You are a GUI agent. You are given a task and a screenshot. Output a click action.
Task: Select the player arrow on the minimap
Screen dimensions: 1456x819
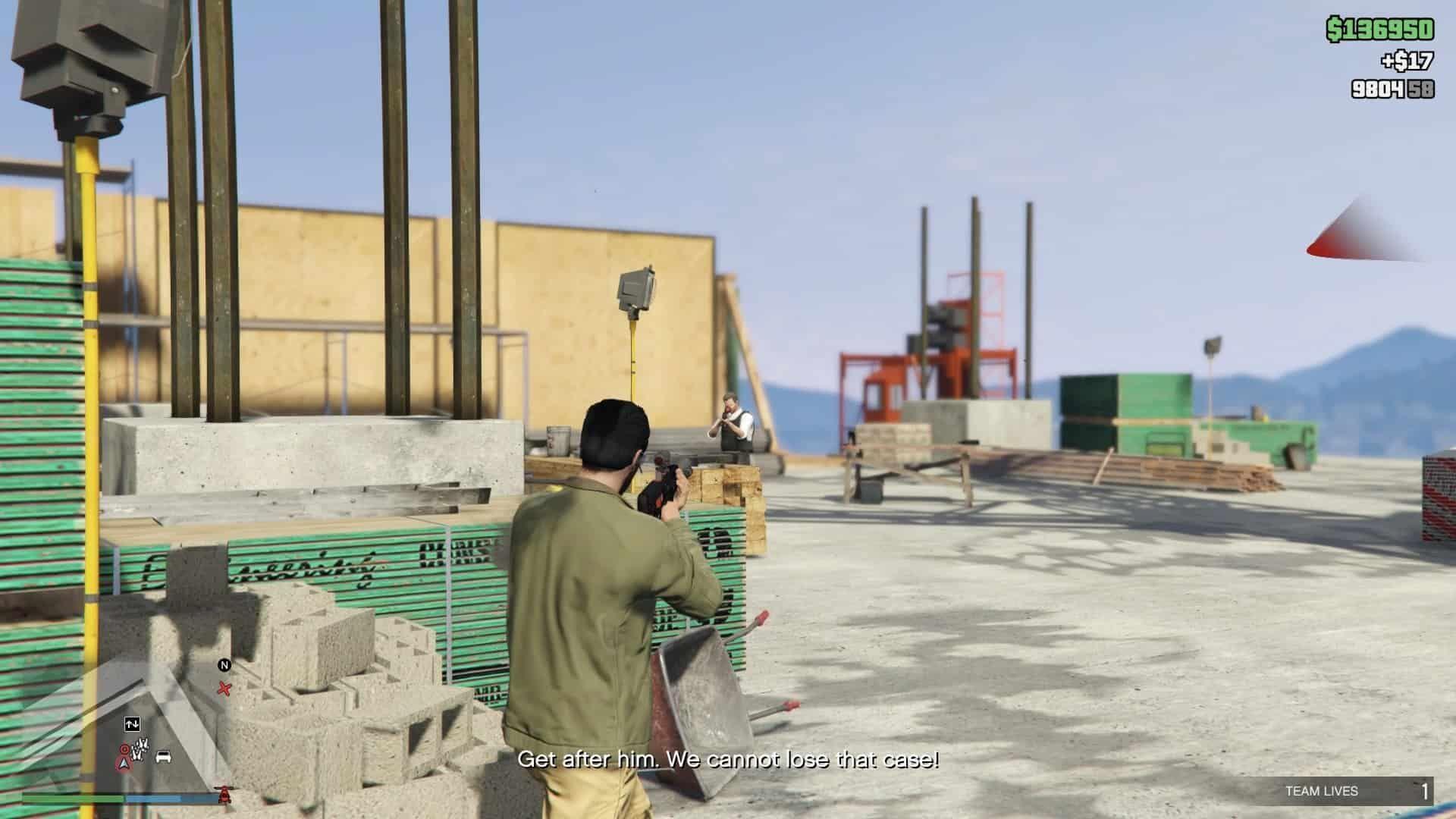coord(122,763)
